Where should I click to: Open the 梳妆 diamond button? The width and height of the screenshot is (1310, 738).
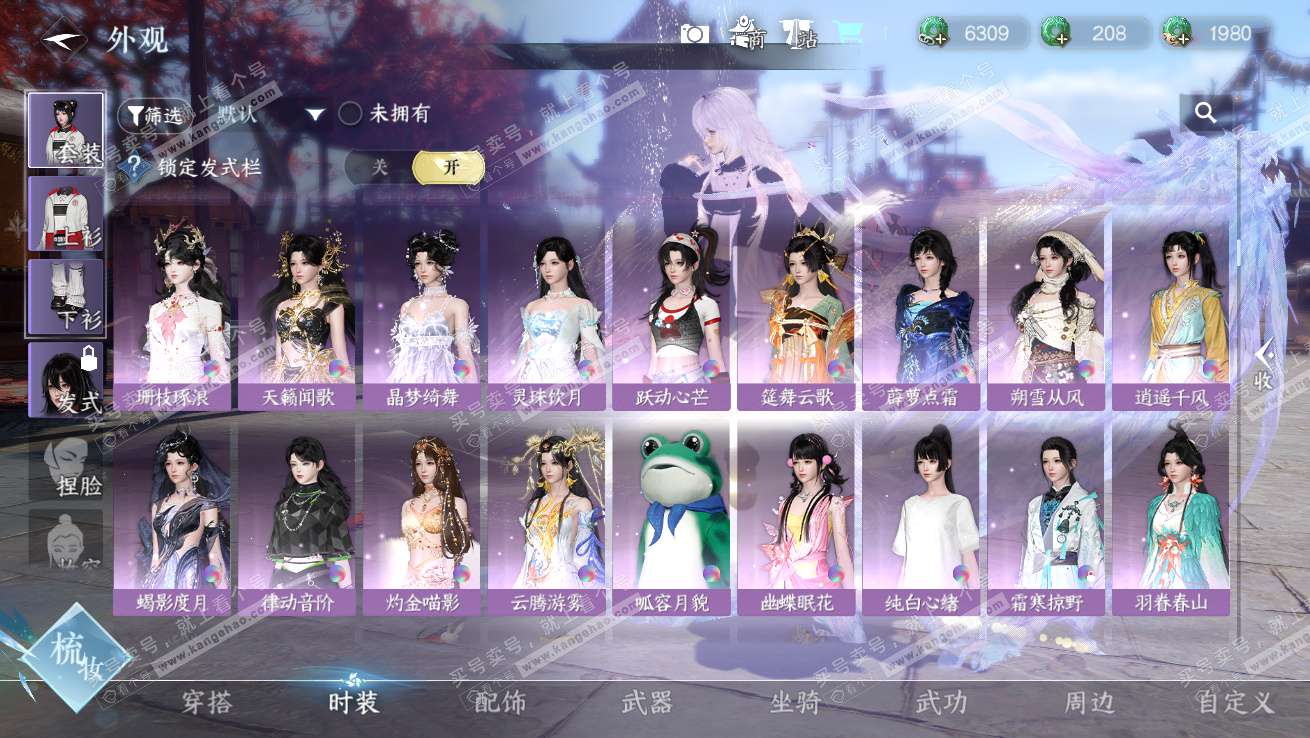pos(76,658)
